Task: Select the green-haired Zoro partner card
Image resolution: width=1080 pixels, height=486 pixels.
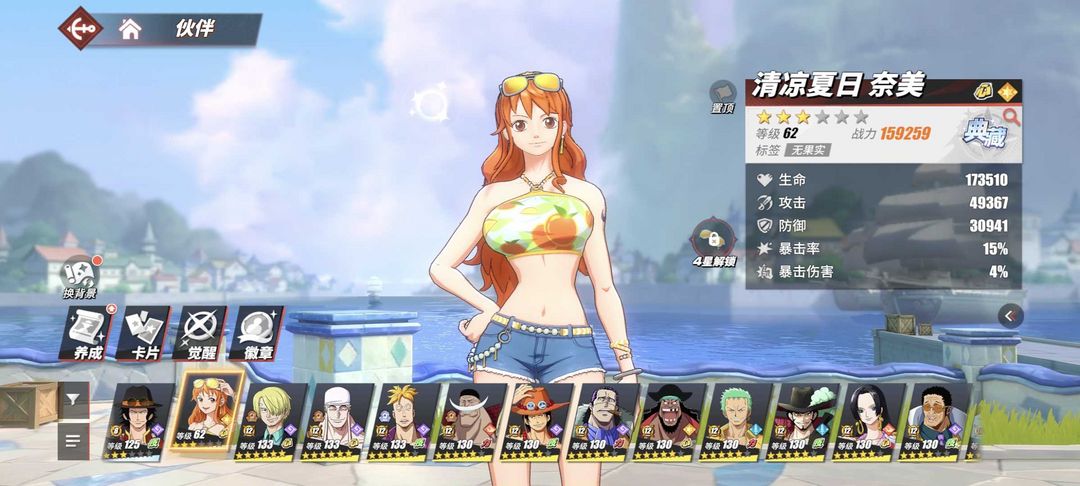Action: (738, 420)
